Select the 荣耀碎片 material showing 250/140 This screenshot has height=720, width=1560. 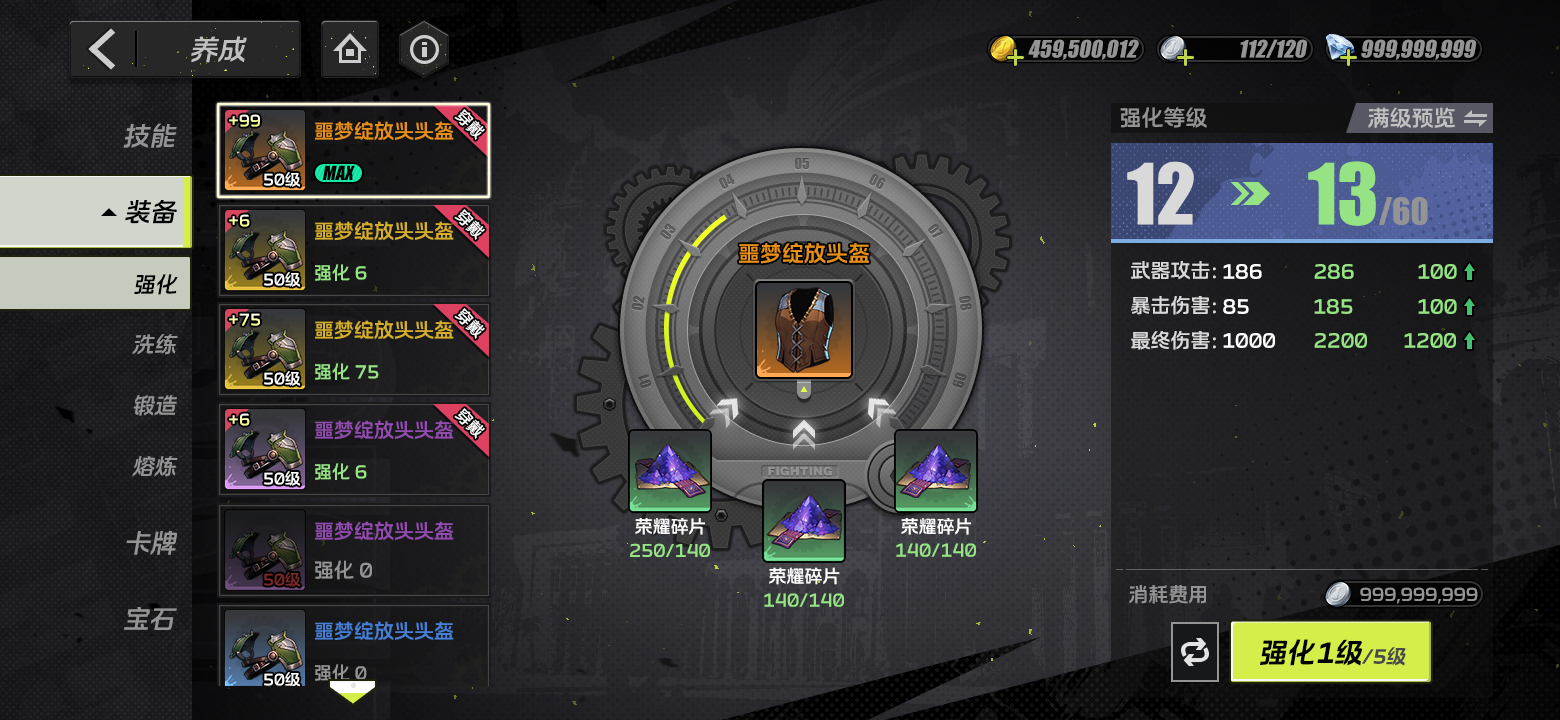(x=670, y=472)
